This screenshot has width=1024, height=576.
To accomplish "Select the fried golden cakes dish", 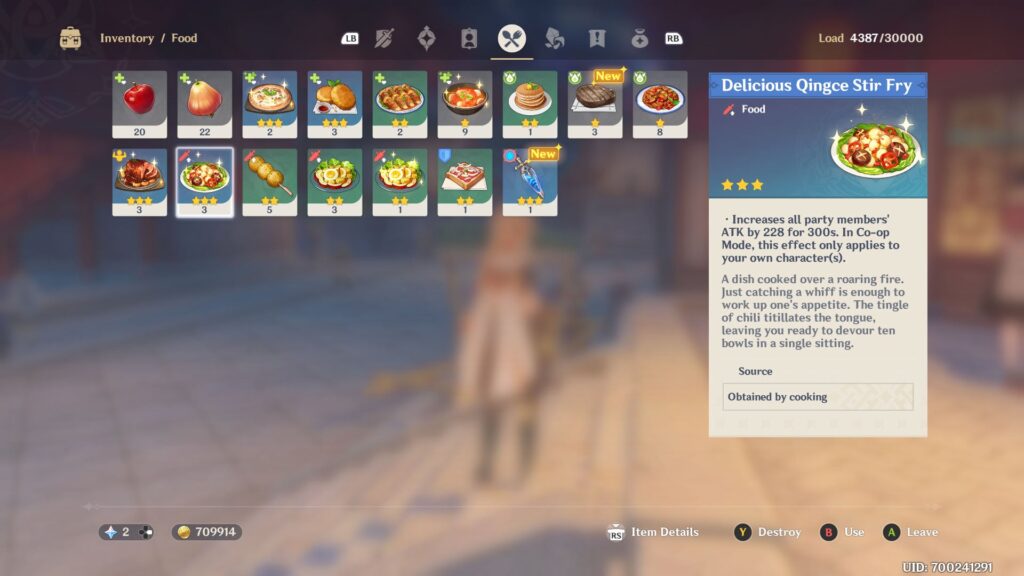I will tap(334, 103).
